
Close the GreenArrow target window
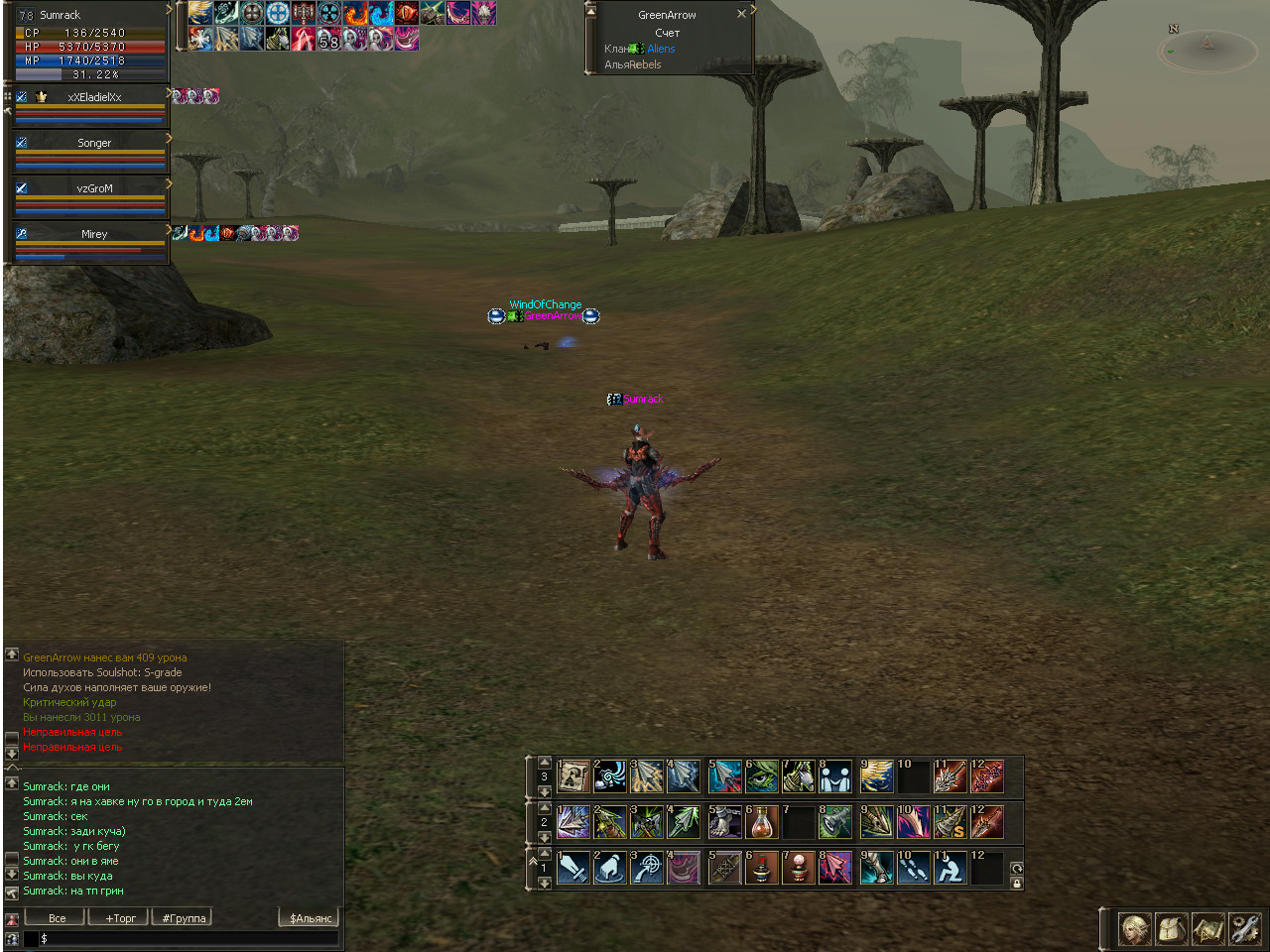click(741, 14)
